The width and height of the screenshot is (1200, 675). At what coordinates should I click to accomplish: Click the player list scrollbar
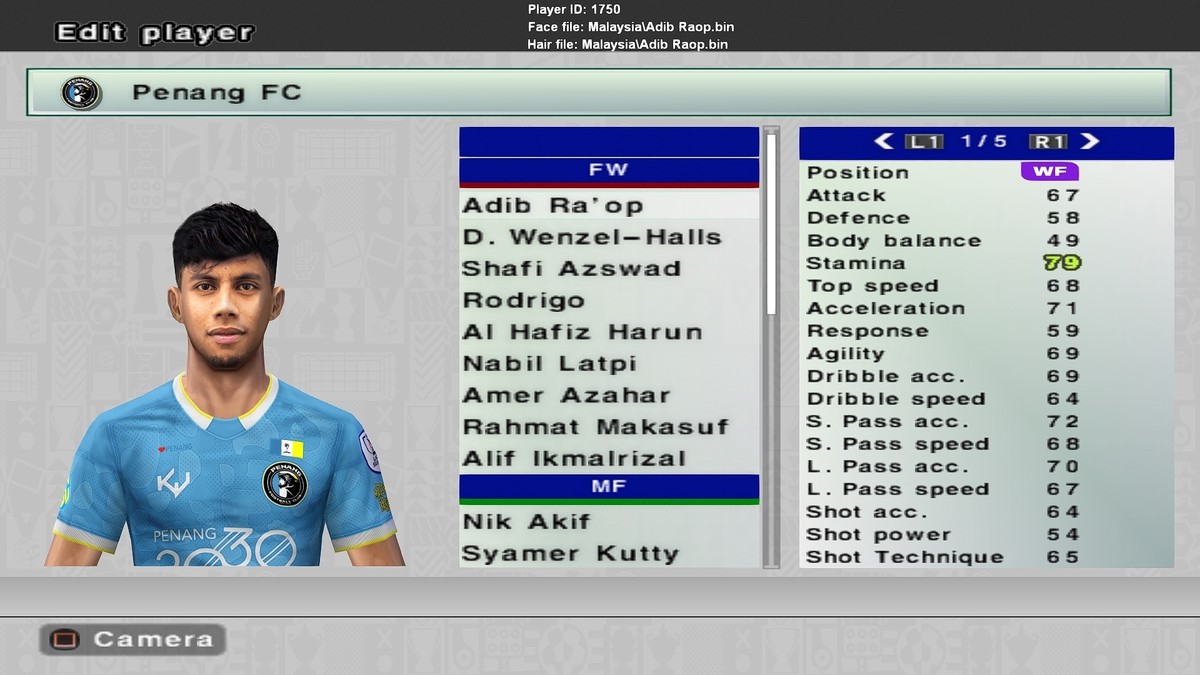771,225
